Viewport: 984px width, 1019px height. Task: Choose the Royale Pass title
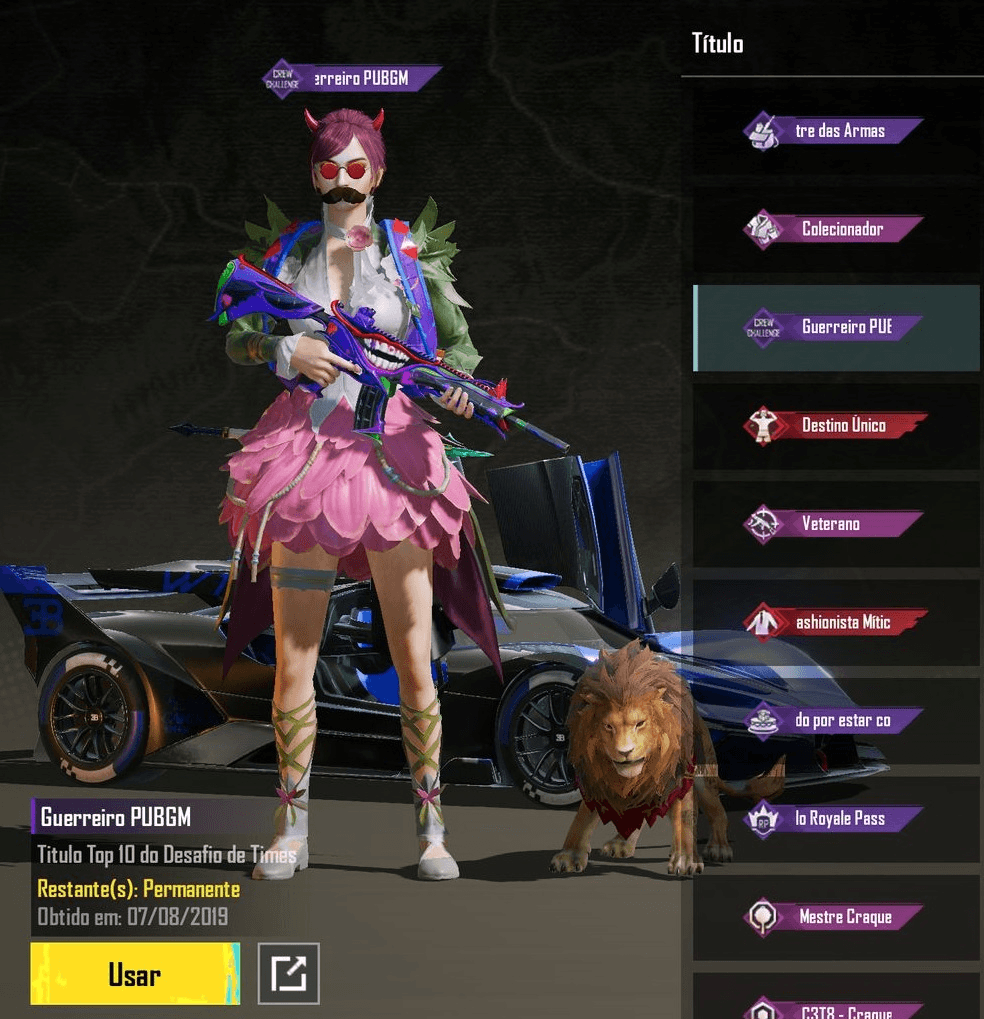834,818
